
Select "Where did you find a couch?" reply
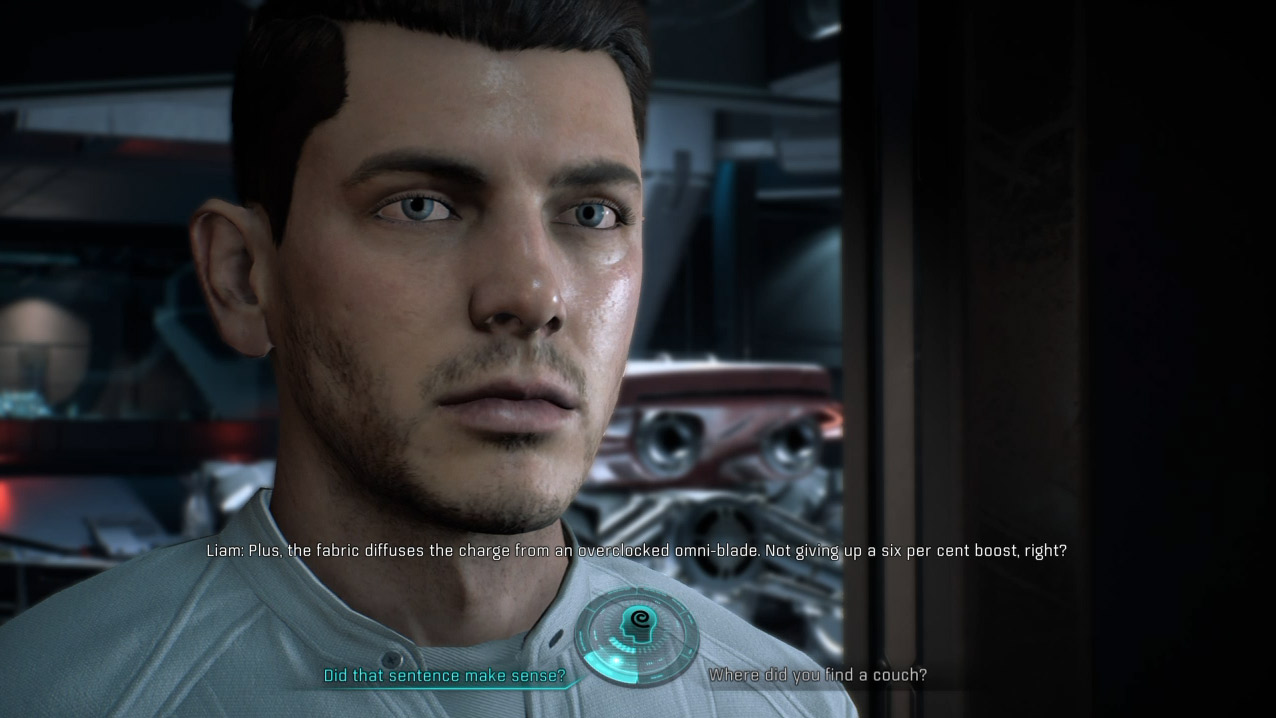(x=817, y=676)
